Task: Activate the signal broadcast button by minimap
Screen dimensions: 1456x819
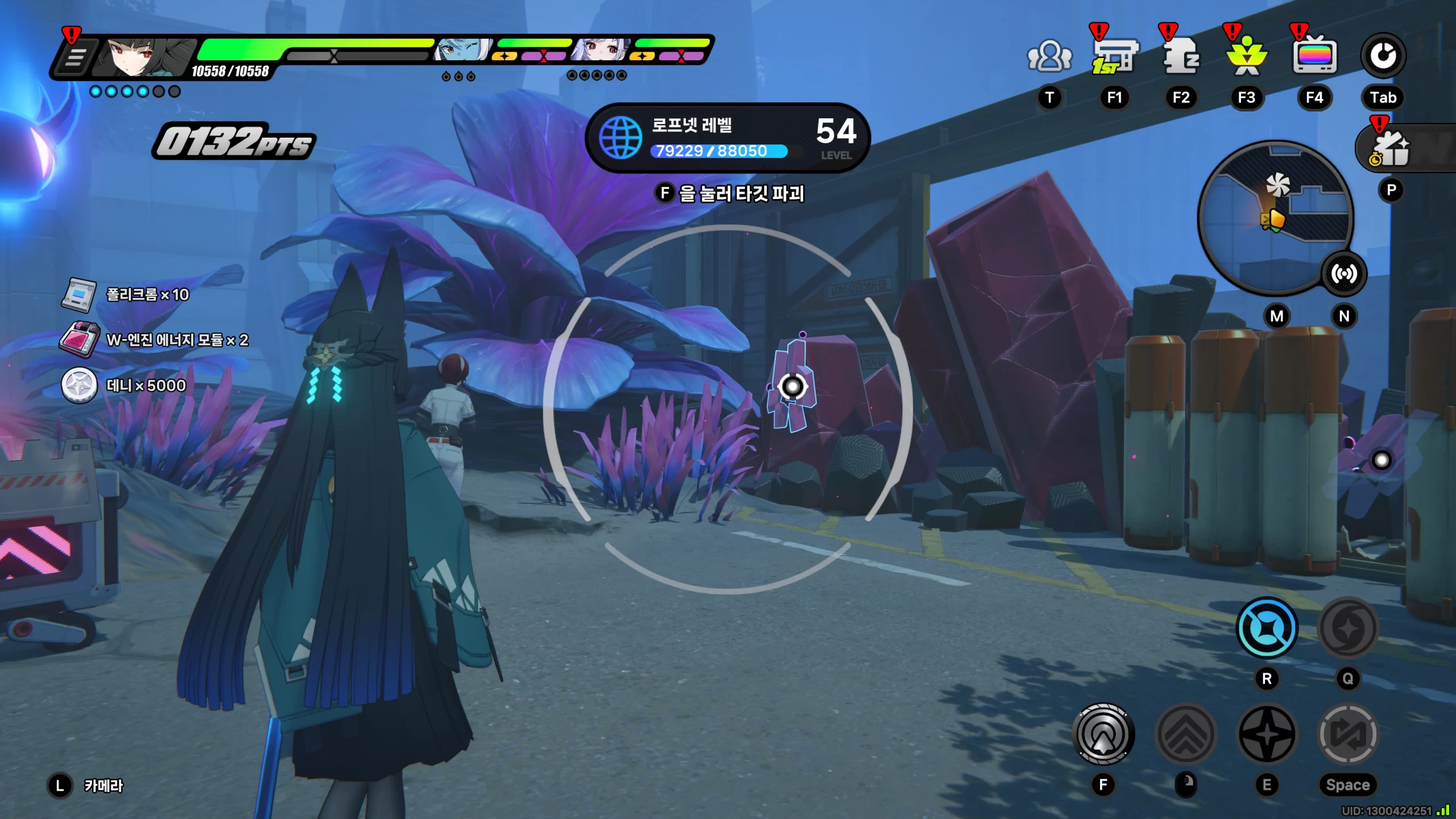Action: [1343, 274]
